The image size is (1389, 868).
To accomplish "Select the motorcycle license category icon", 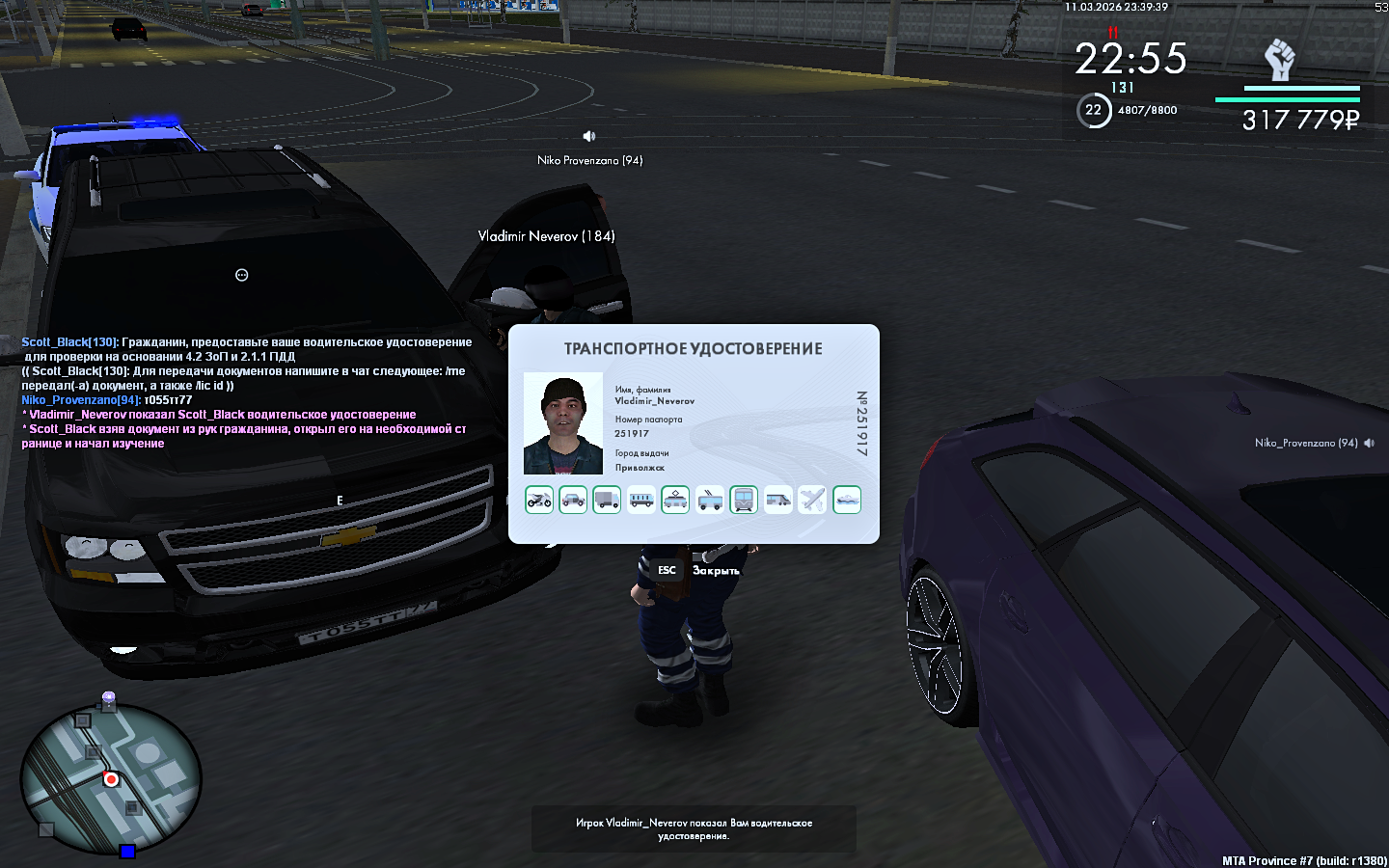I will tap(539, 500).
